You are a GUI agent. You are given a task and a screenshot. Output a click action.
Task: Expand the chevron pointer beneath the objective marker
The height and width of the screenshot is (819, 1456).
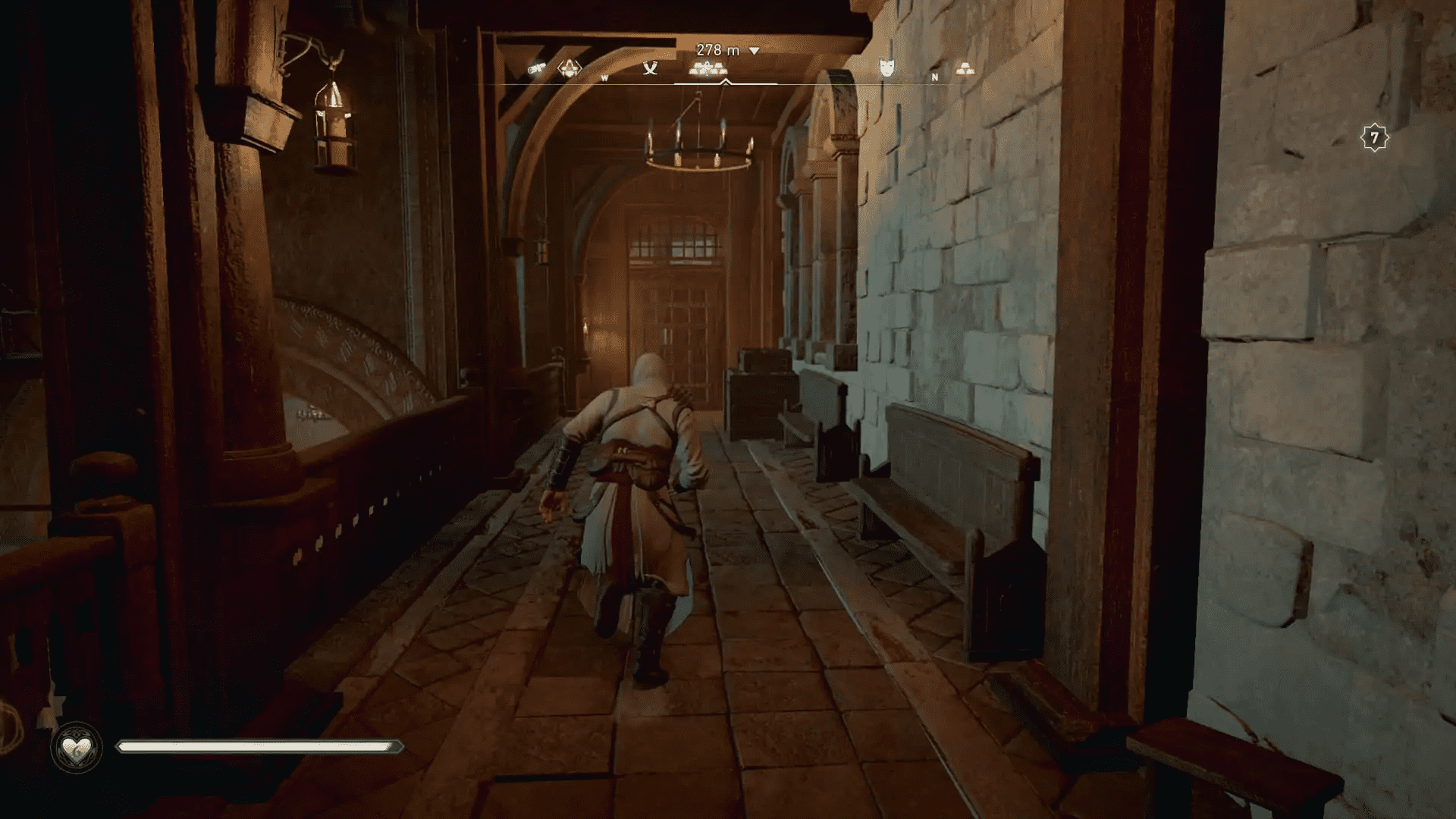click(x=724, y=82)
